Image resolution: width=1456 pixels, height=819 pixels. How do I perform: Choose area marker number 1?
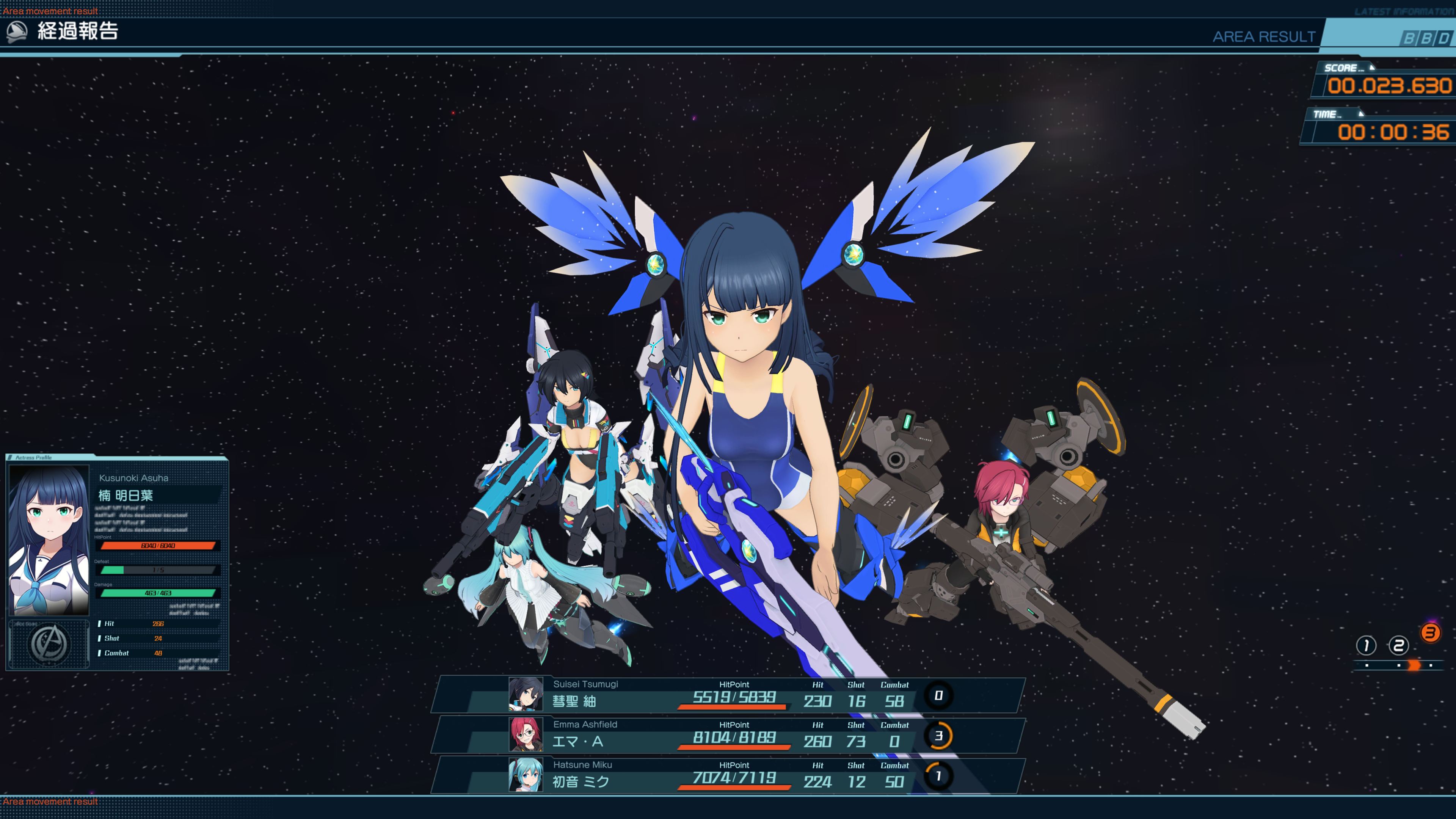pos(1365,645)
